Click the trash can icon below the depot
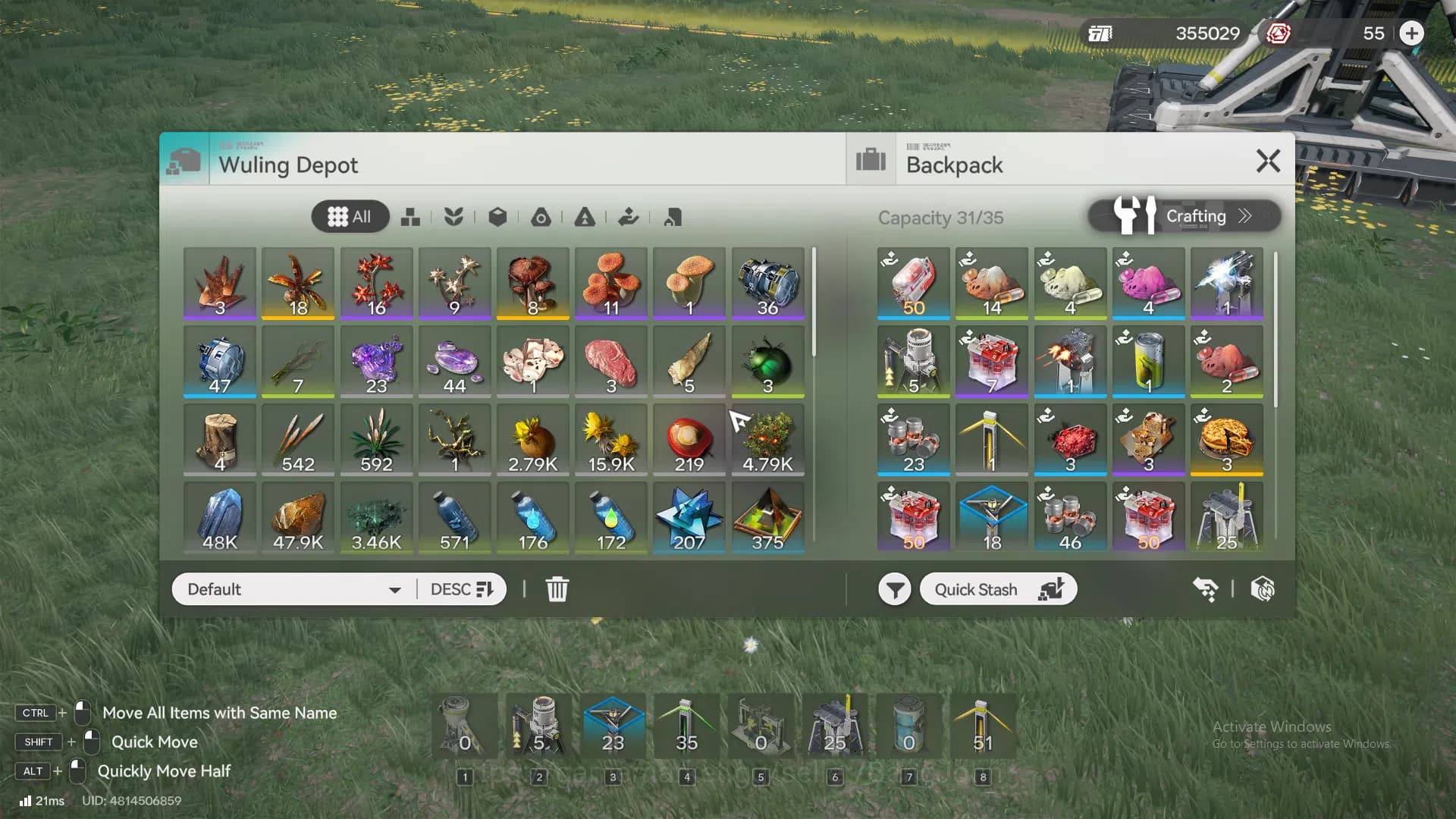Viewport: 1456px width, 819px height. pos(558,588)
